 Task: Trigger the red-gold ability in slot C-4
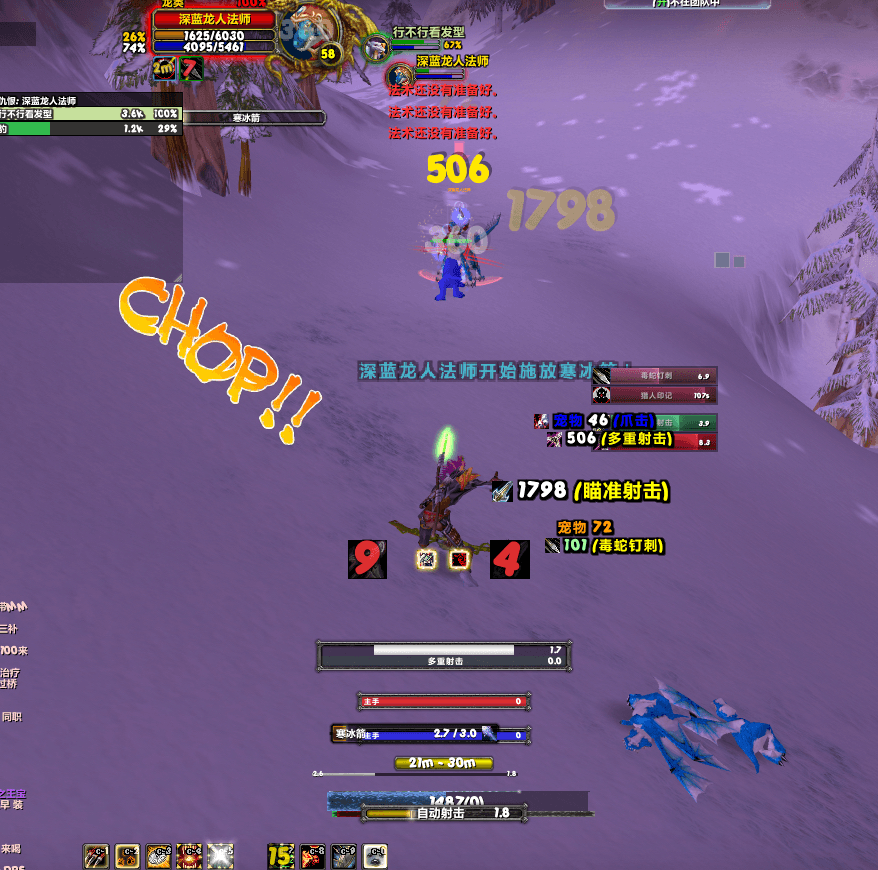tap(190, 856)
